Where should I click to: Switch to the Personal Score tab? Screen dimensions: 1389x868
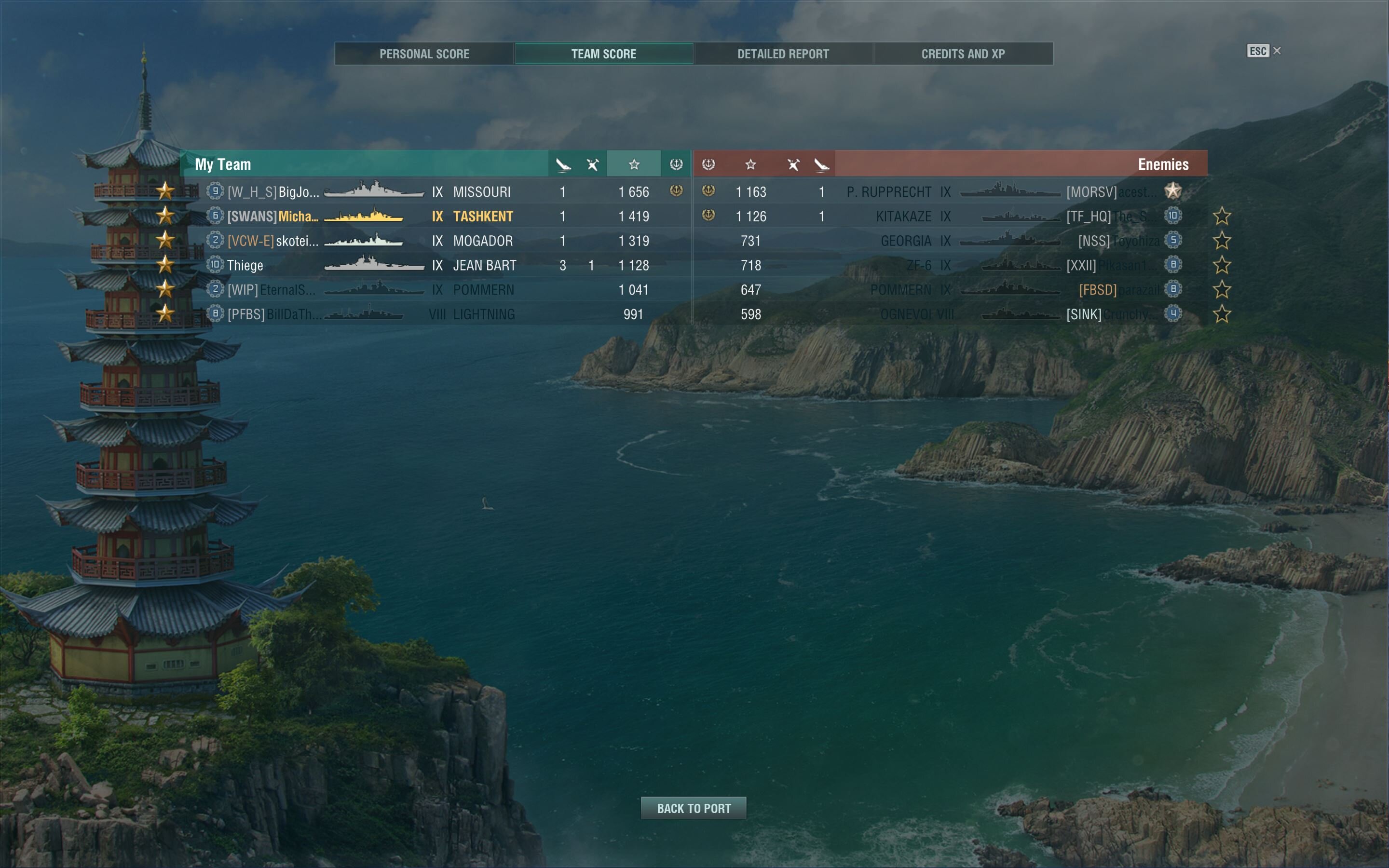[x=424, y=54]
